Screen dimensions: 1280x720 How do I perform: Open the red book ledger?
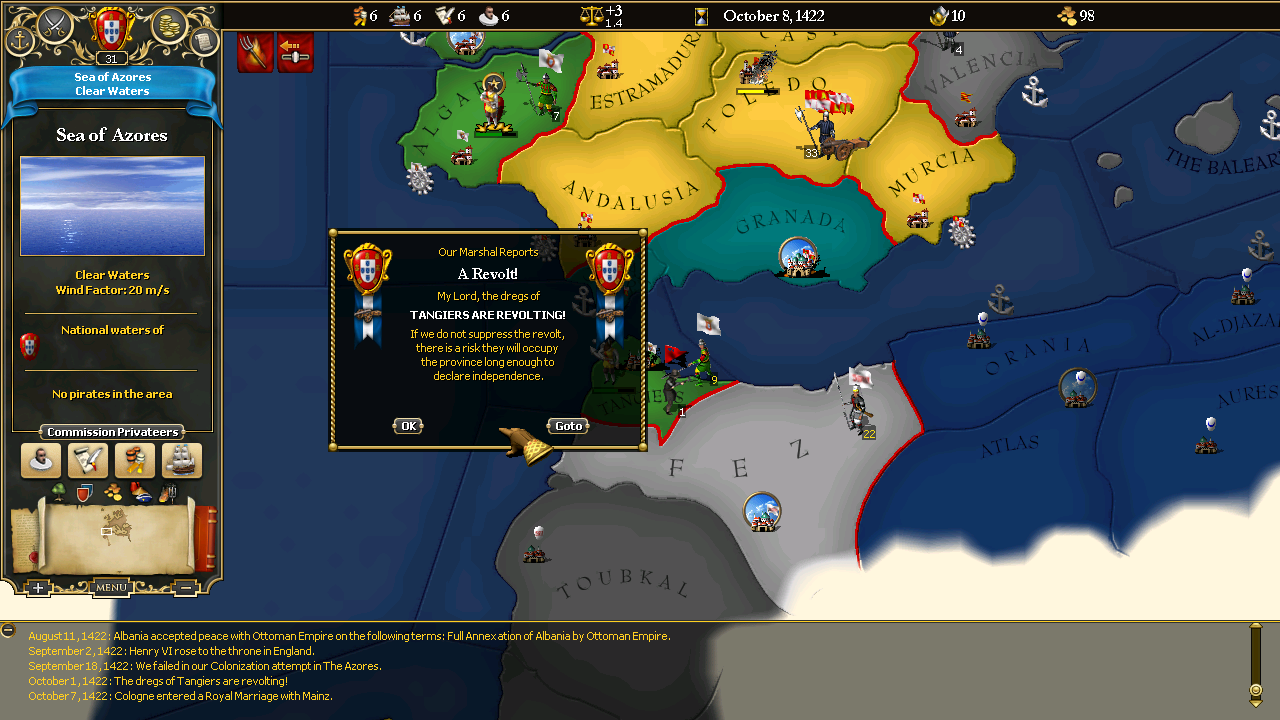pos(206,538)
